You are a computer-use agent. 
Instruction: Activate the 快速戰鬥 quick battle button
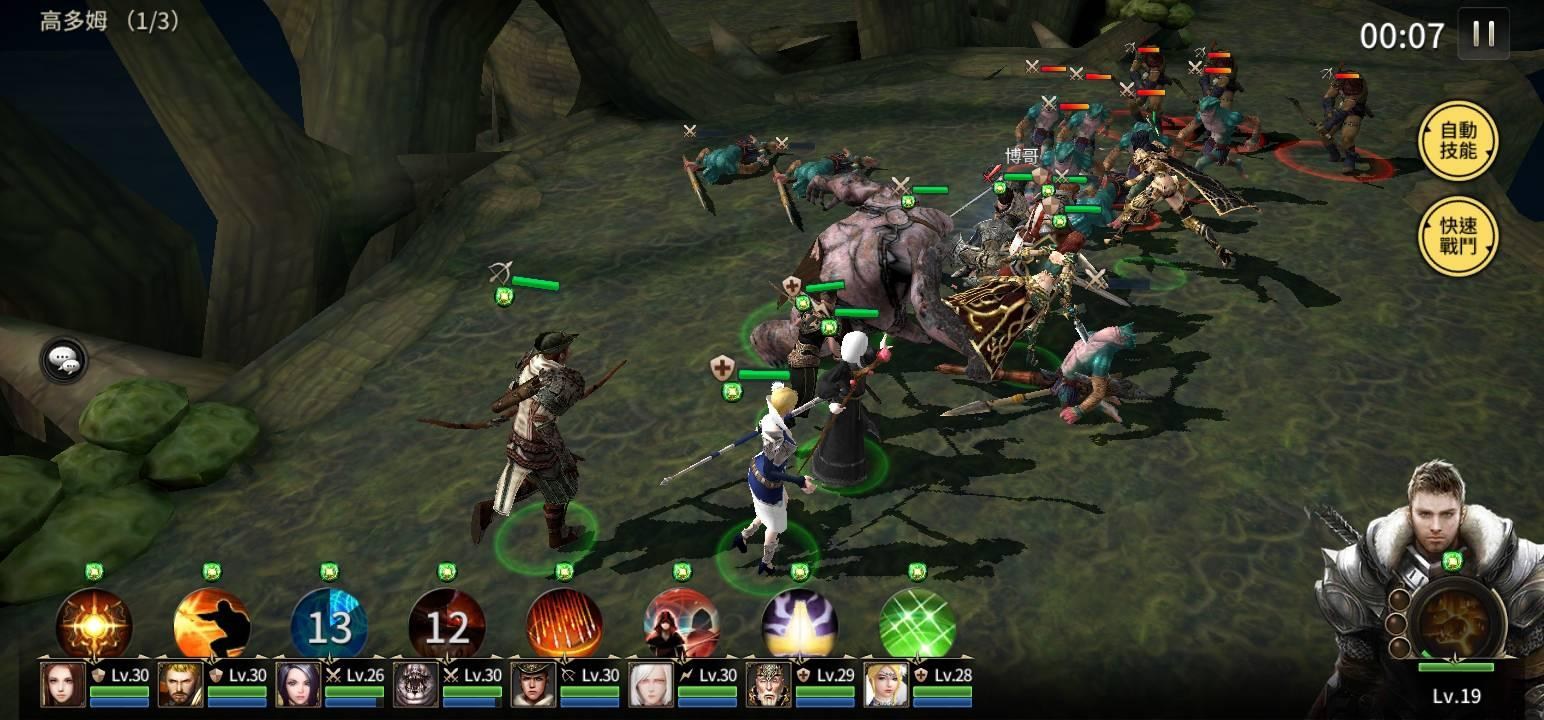click(1458, 236)
